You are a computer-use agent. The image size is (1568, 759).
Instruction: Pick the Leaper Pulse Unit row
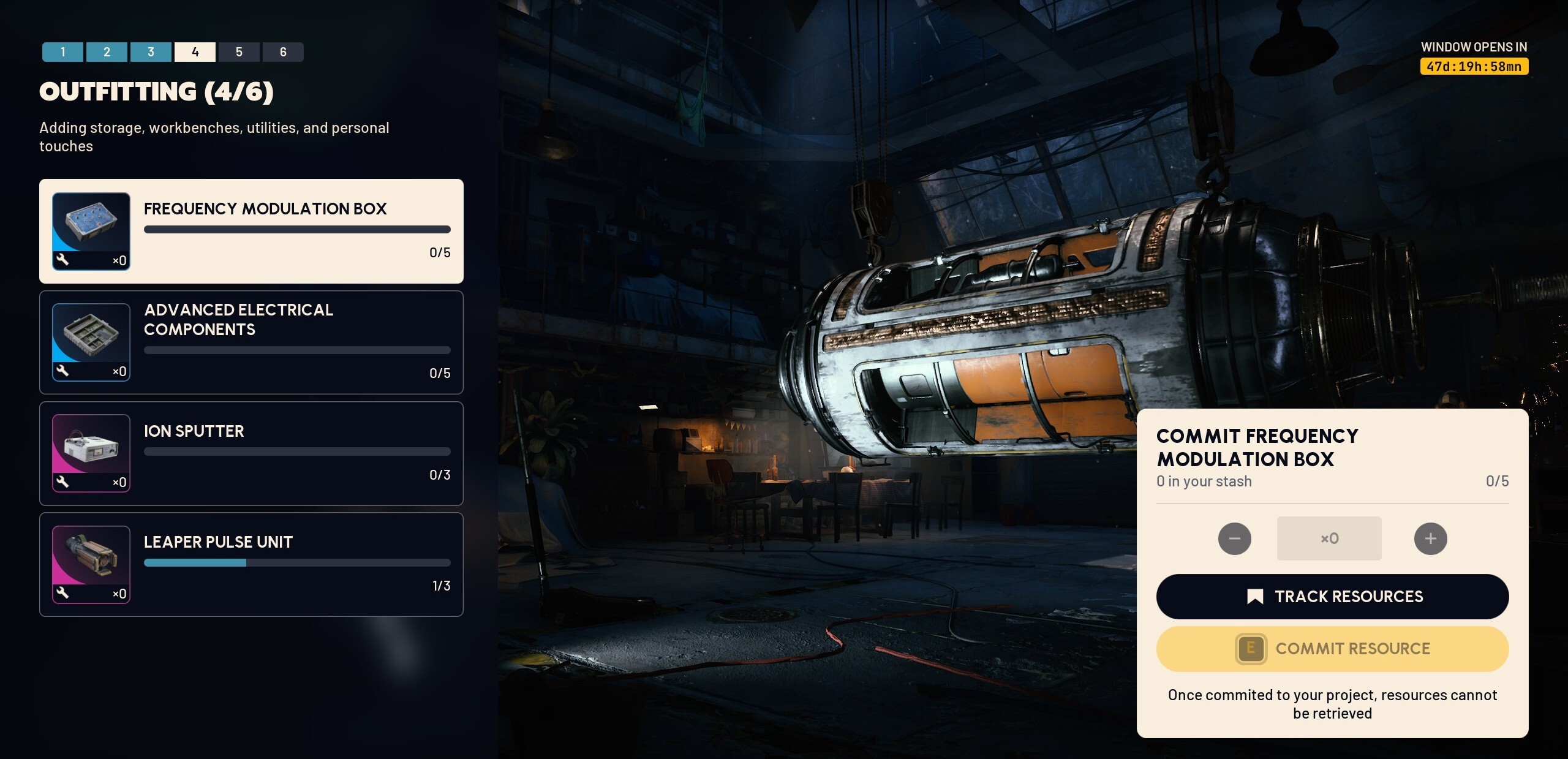(251, 564)
